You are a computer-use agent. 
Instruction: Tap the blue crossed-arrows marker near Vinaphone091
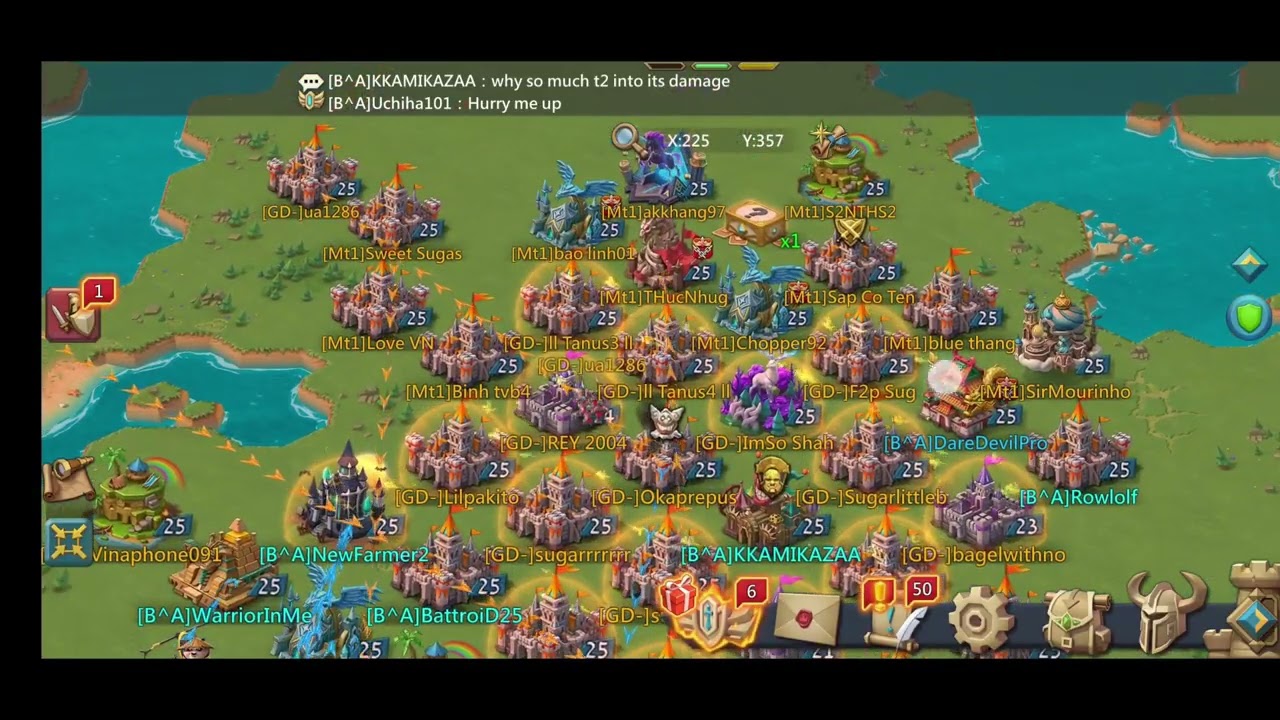tap(68, 540)
